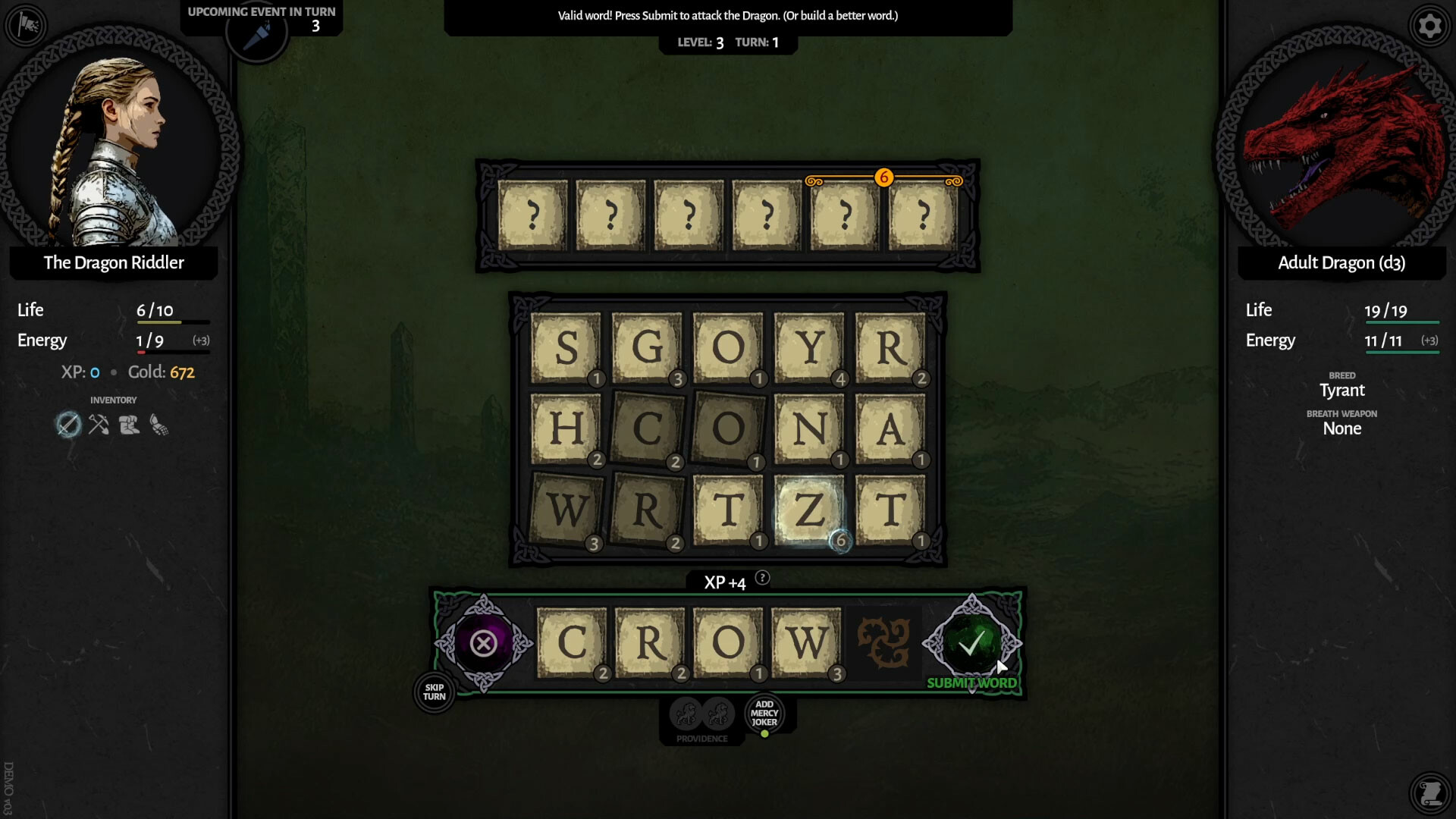Click the gauntlet inventory icon
The height and width of the screenshot is (819, 1456).
(159, 425)
